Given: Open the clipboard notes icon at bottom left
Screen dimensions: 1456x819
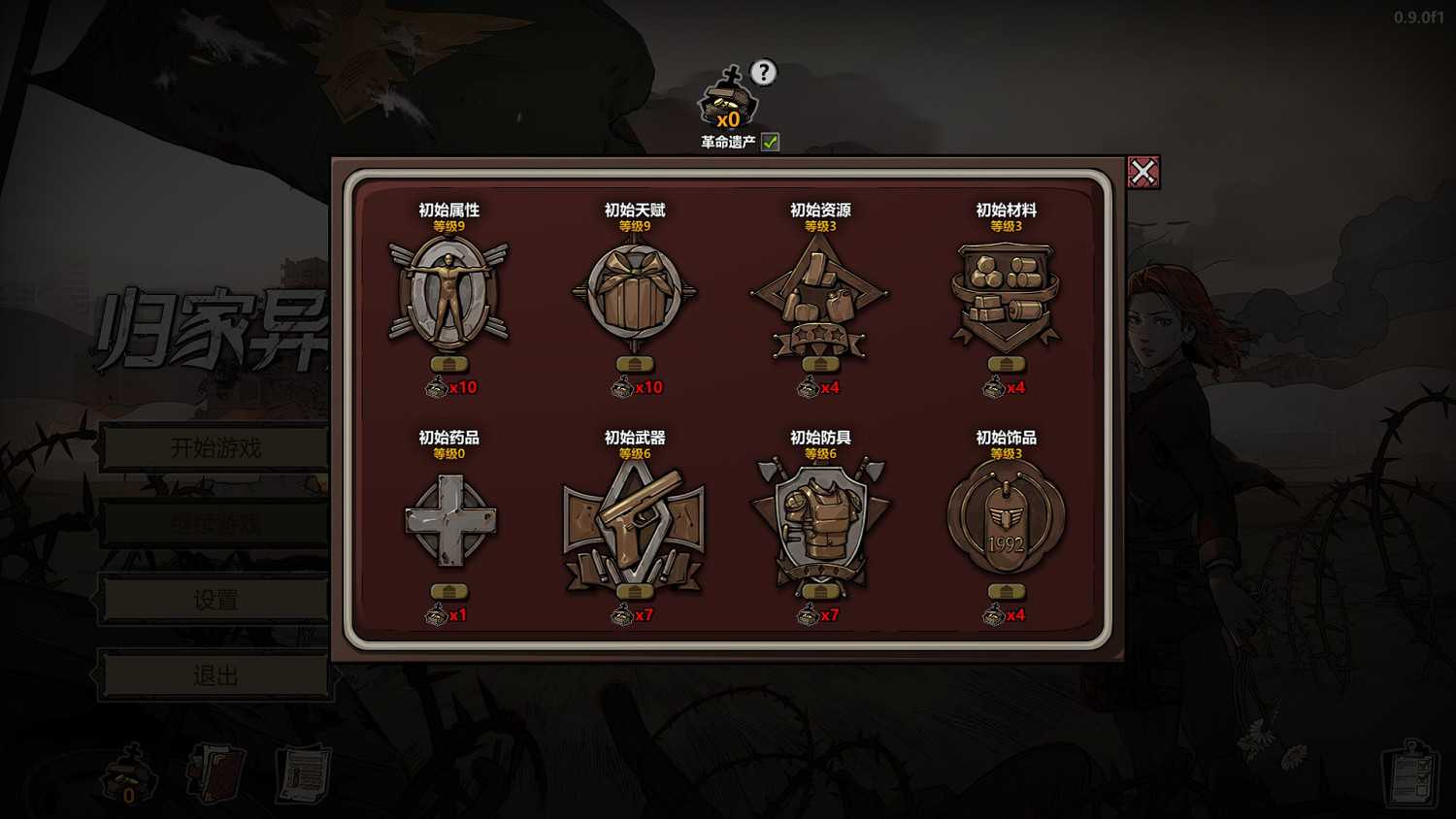Looking at the screenshot, I should pos(299,776).
